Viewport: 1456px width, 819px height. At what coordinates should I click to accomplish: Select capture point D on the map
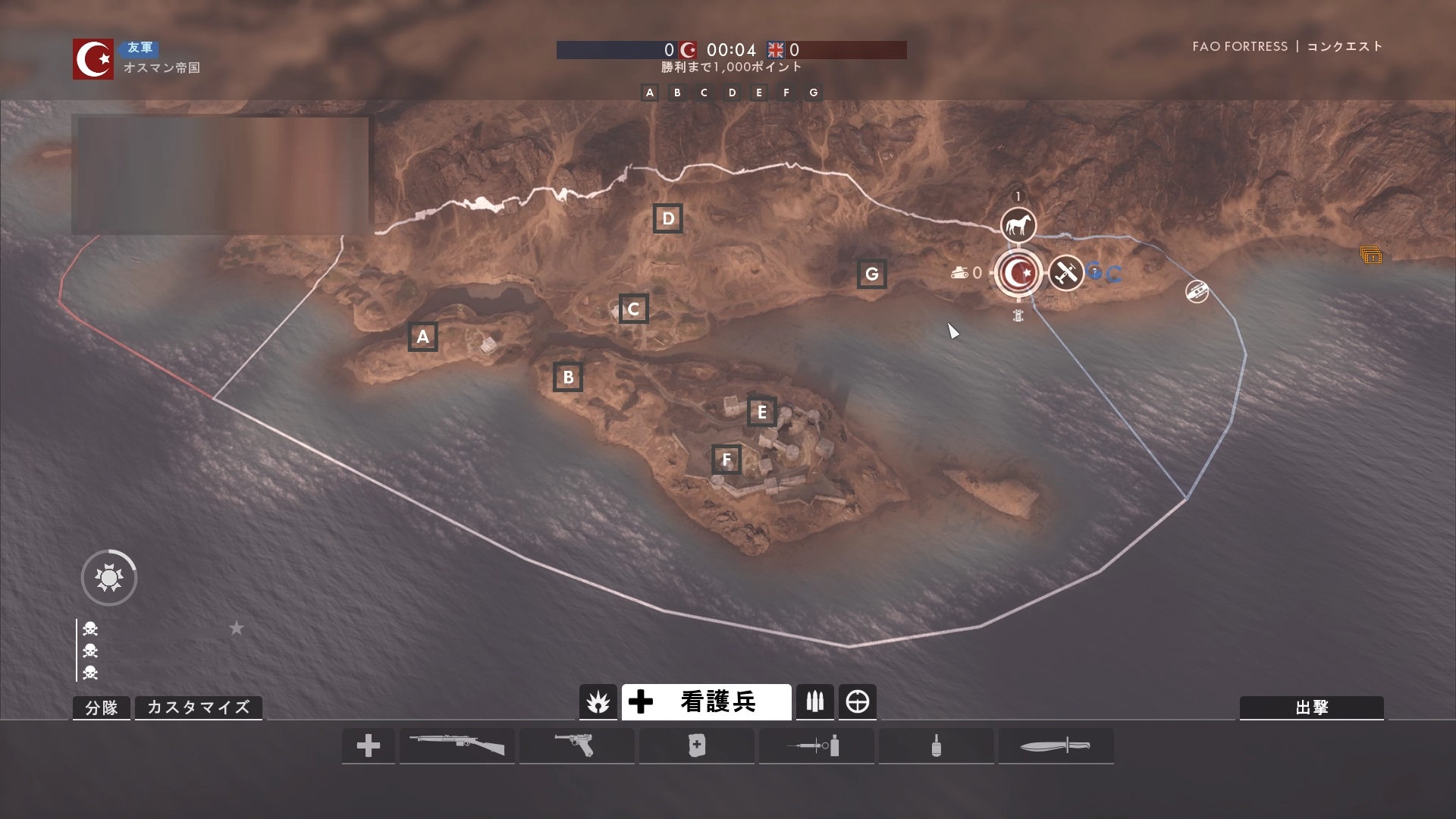click(667, 218)
